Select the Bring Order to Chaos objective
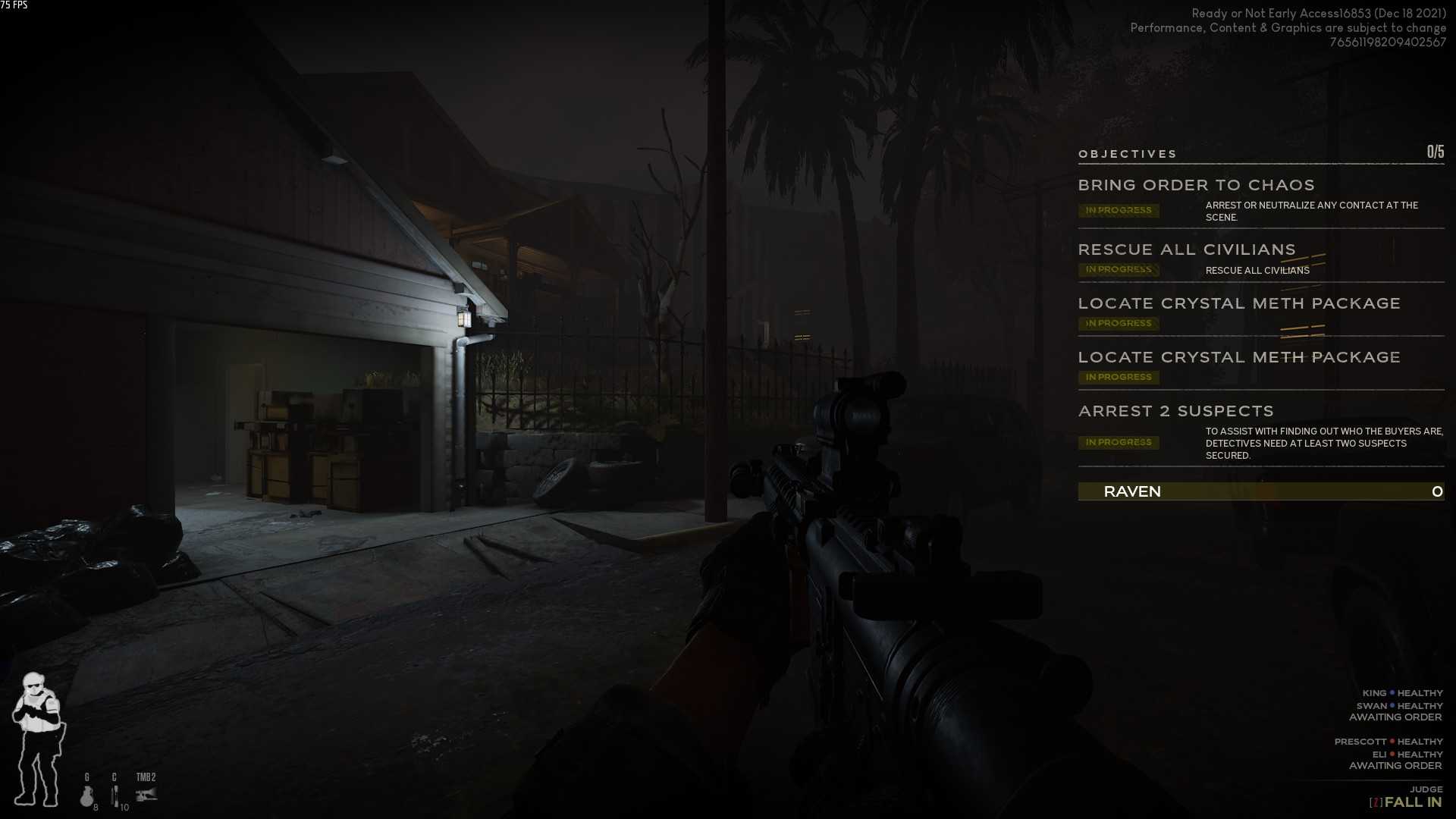The image size is (1456, 819). point(1196,185)
